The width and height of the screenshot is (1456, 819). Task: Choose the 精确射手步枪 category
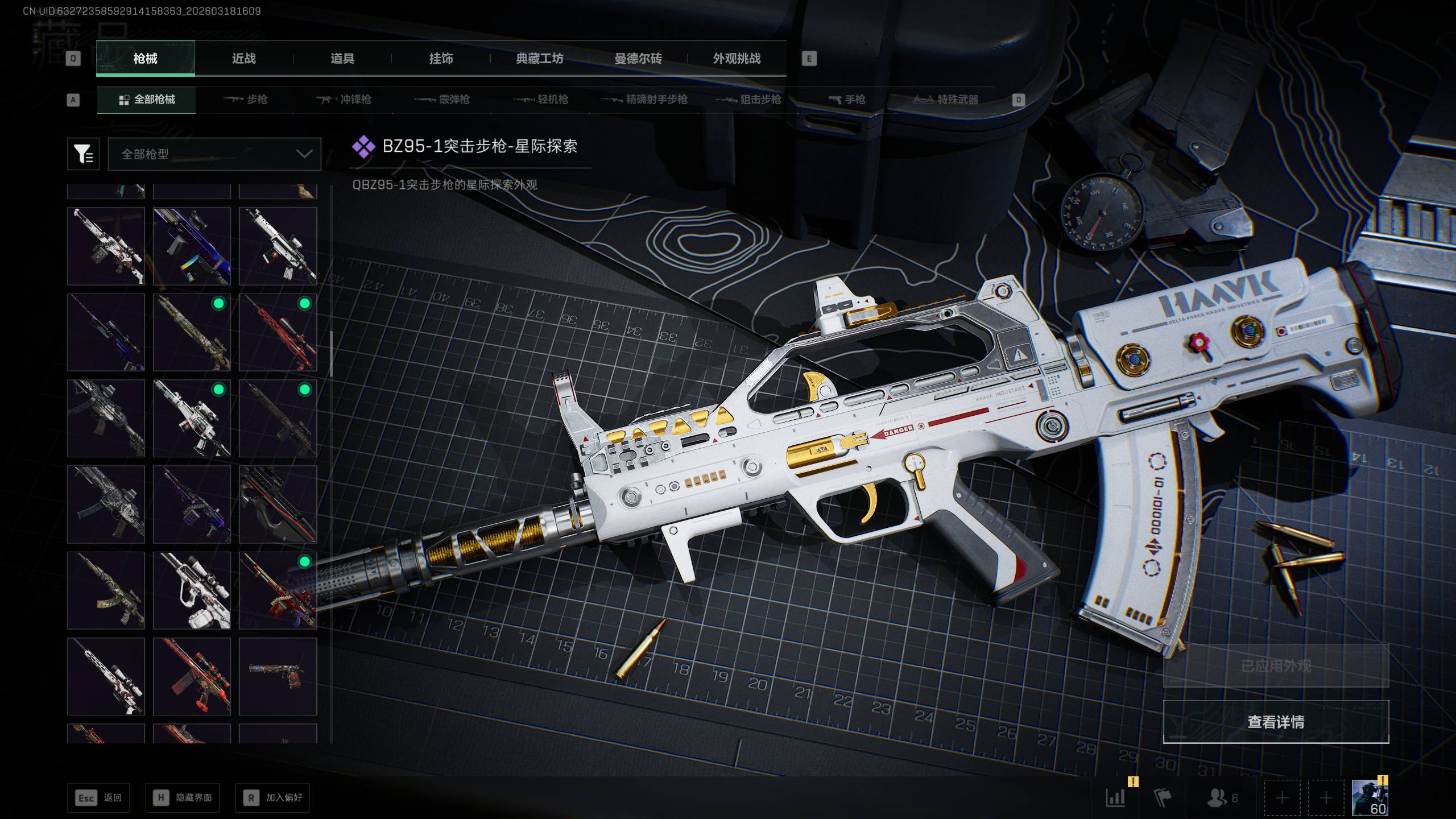[x=644, y=100]
